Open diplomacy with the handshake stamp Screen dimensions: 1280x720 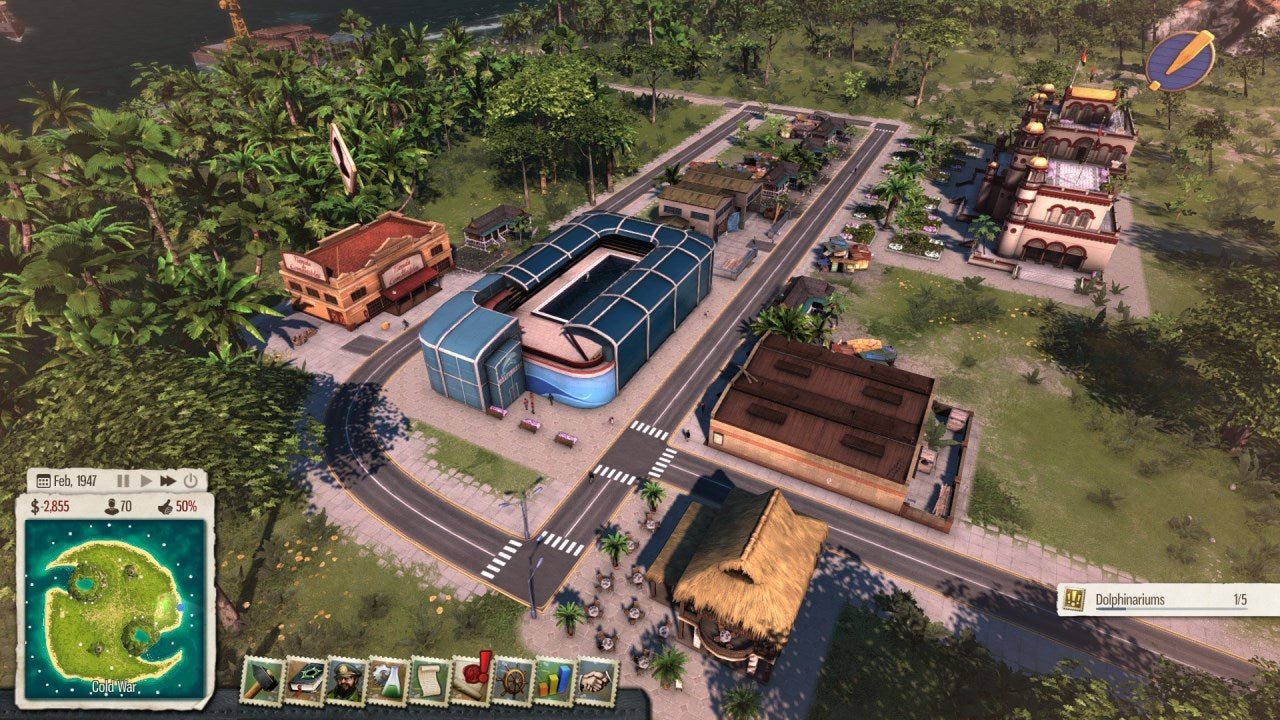pos(597,680)
